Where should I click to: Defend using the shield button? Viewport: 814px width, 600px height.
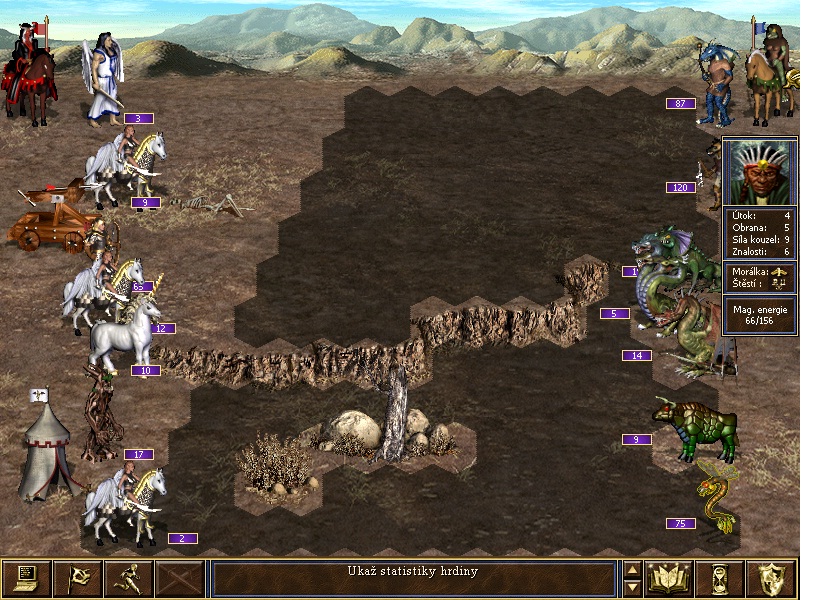[x=771, y=578]
